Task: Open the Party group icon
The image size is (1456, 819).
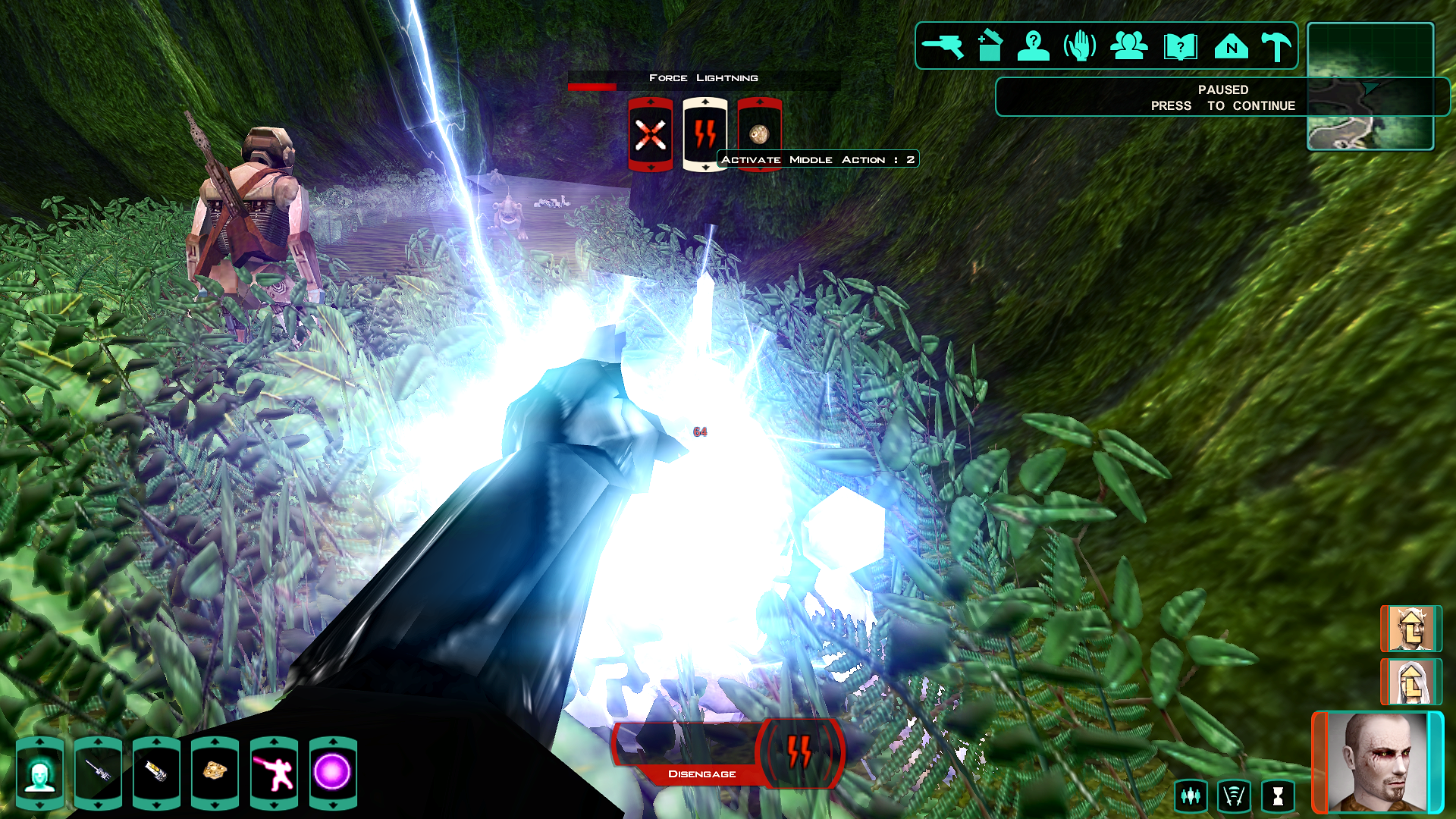Action: point(1129,46)
